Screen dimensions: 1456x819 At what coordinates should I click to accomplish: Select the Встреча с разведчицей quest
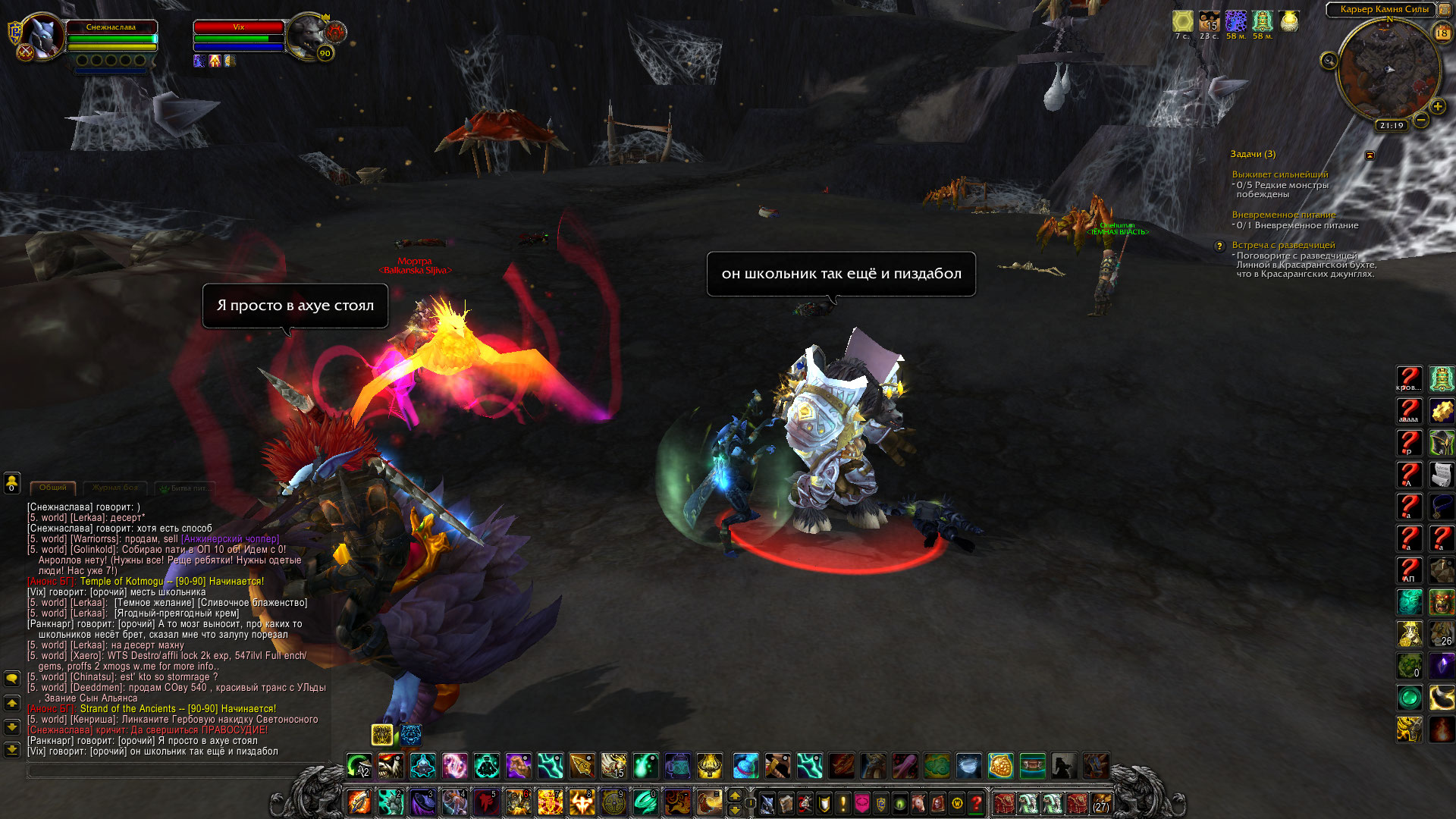pos(1283,245)
